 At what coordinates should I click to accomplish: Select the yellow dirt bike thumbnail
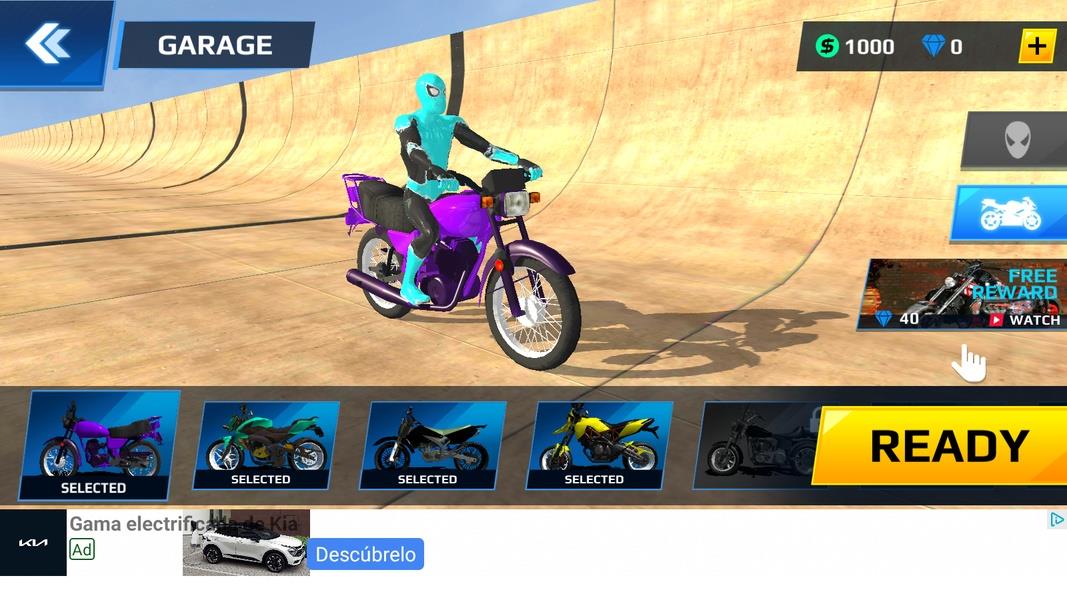(x=599, y=445)
